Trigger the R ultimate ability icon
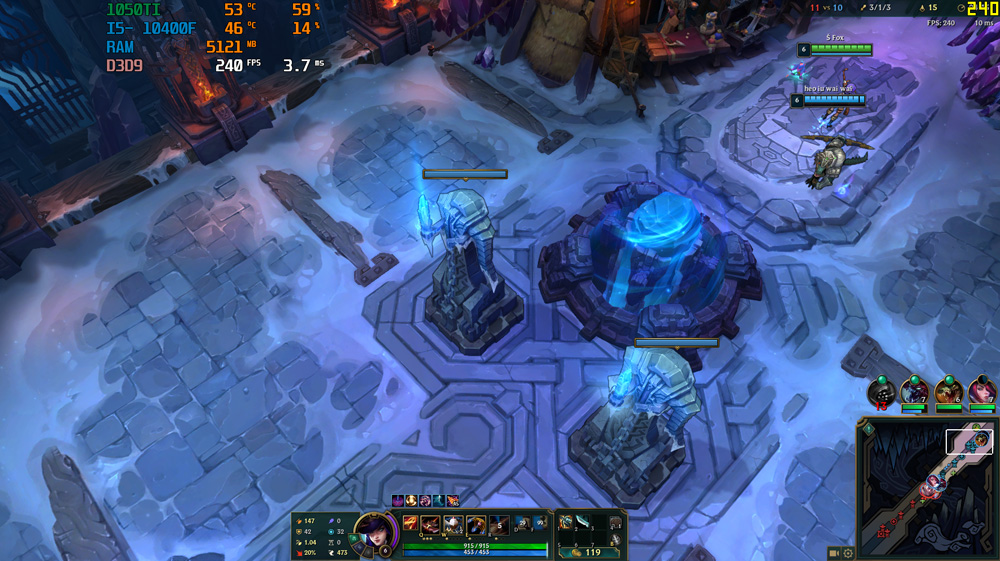 [x=498, y=525]
